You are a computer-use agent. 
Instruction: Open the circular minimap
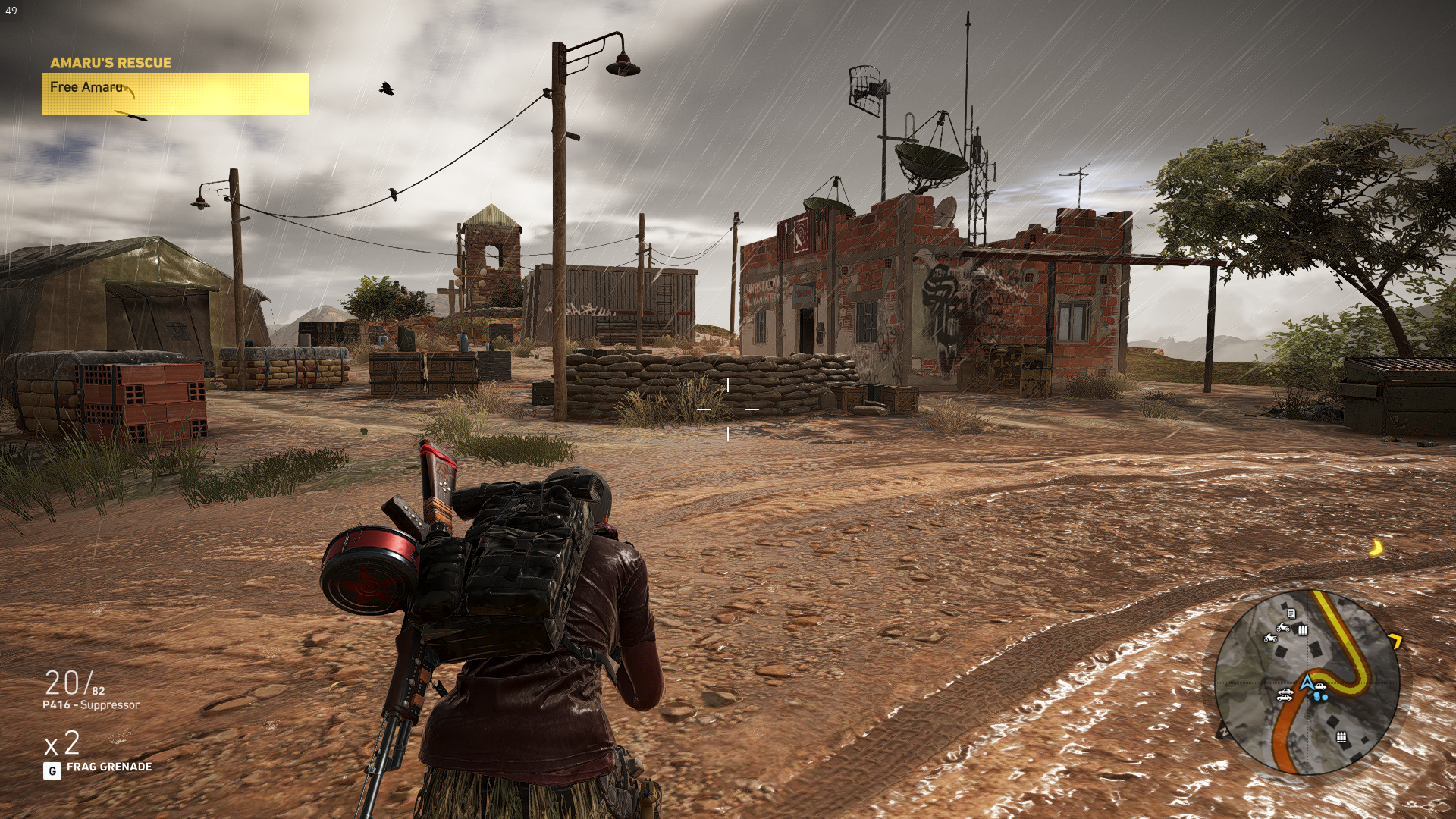(1307, 682)
